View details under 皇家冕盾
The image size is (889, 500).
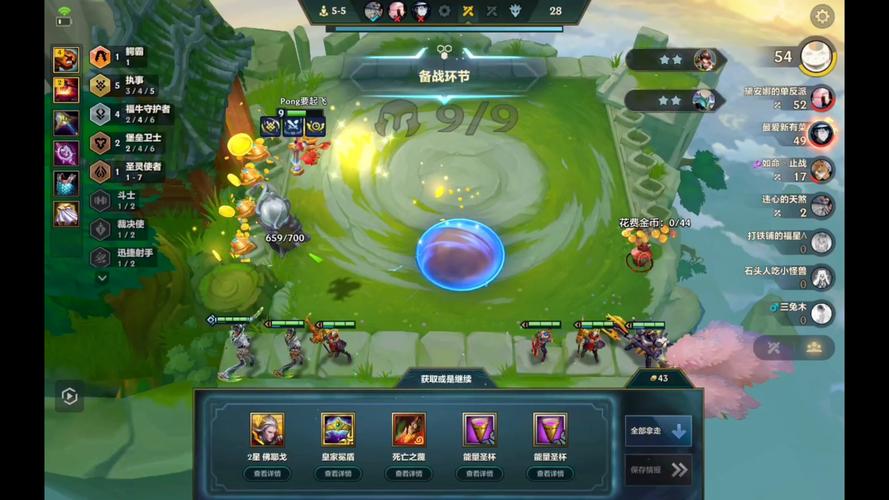pos(338,474)
